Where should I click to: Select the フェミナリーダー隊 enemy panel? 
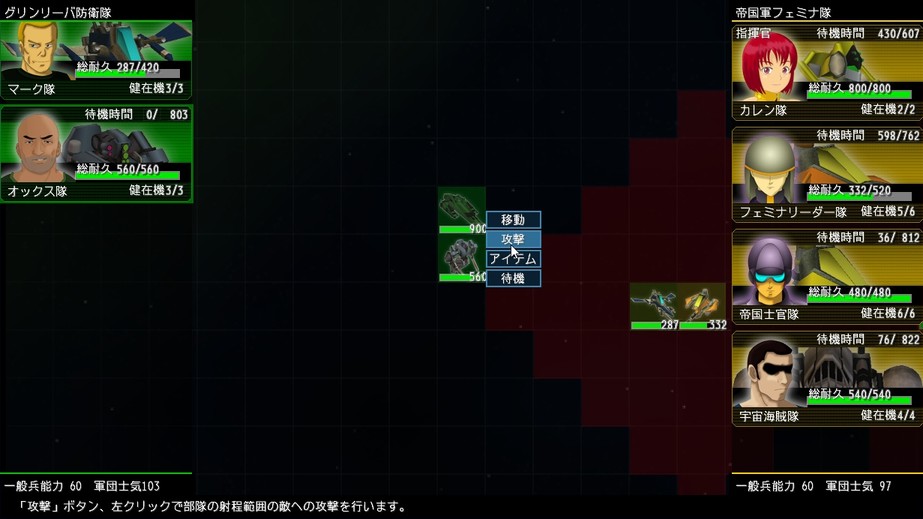pyautogui.click(x=826, y=175)
